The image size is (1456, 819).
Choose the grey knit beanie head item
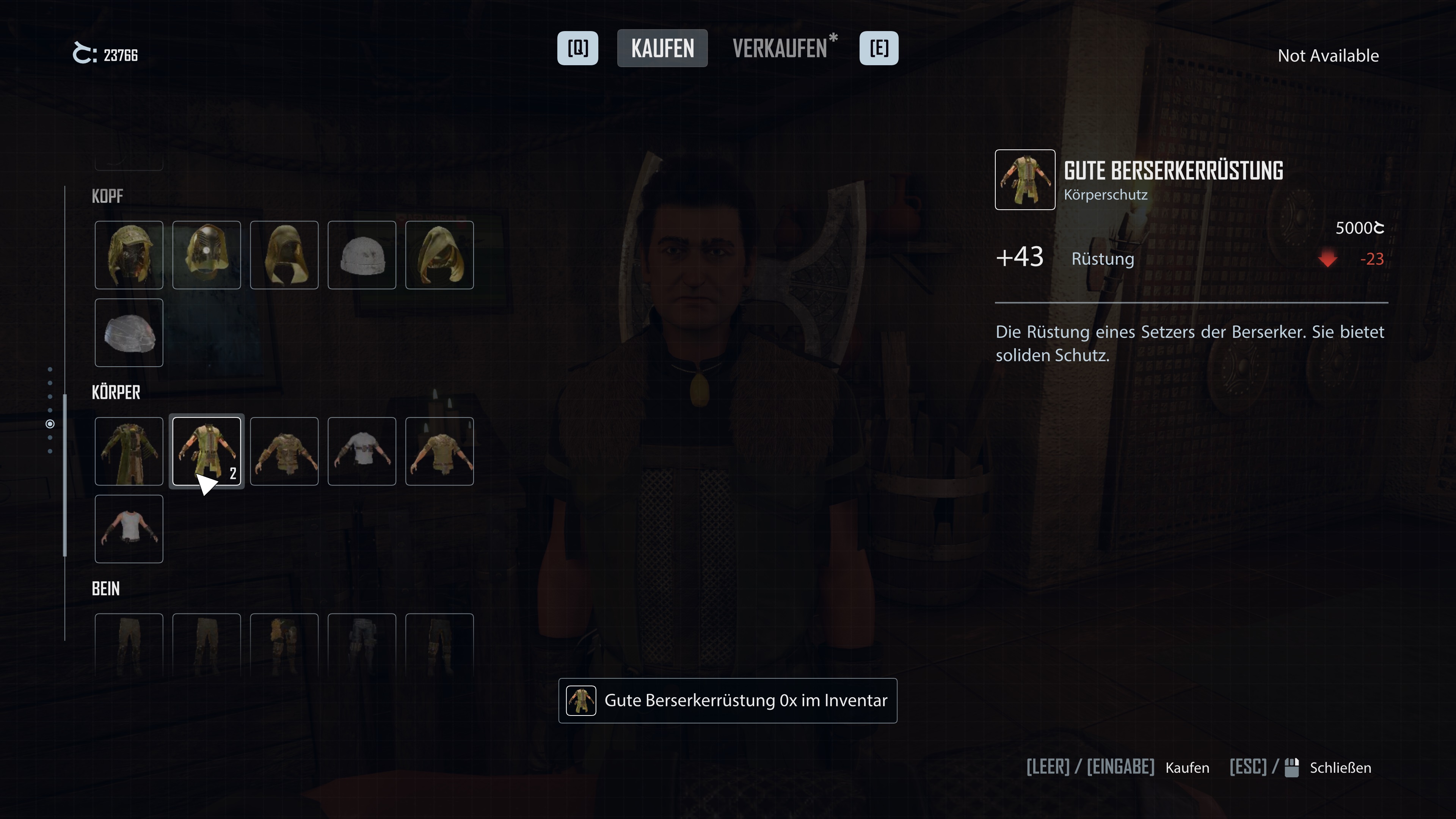(362, 255)
